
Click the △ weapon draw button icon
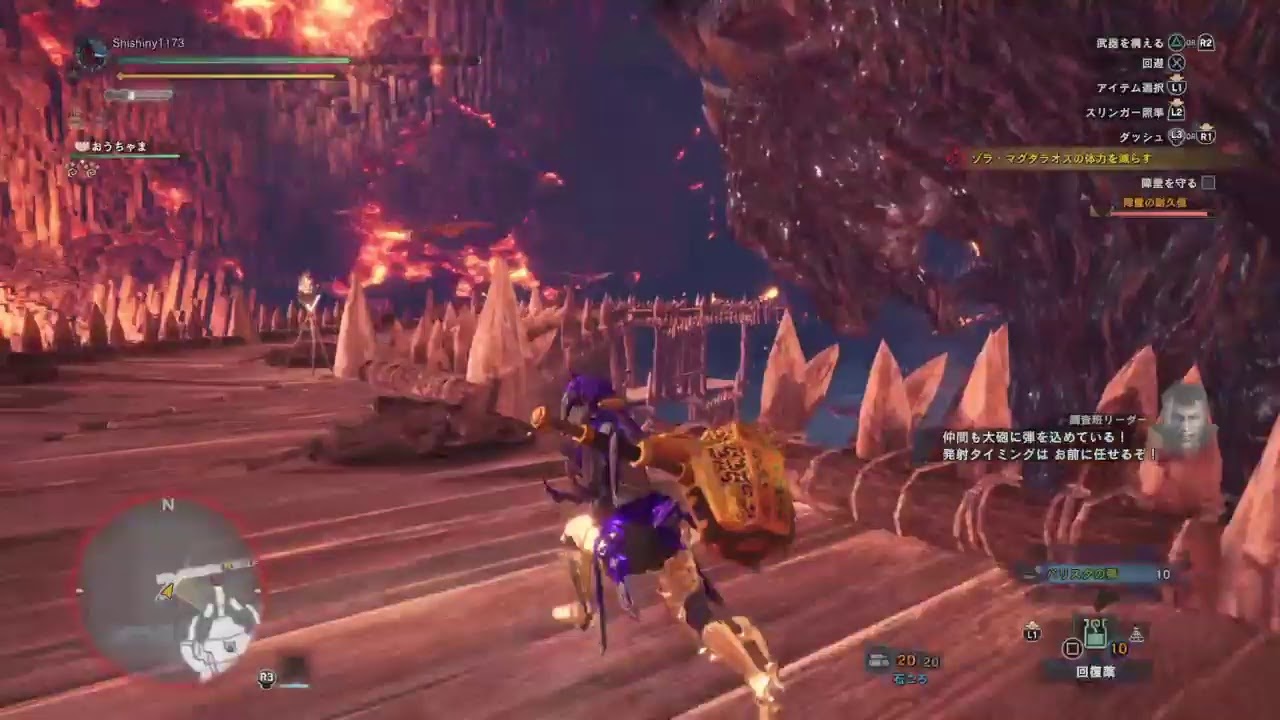(1176, 42)
